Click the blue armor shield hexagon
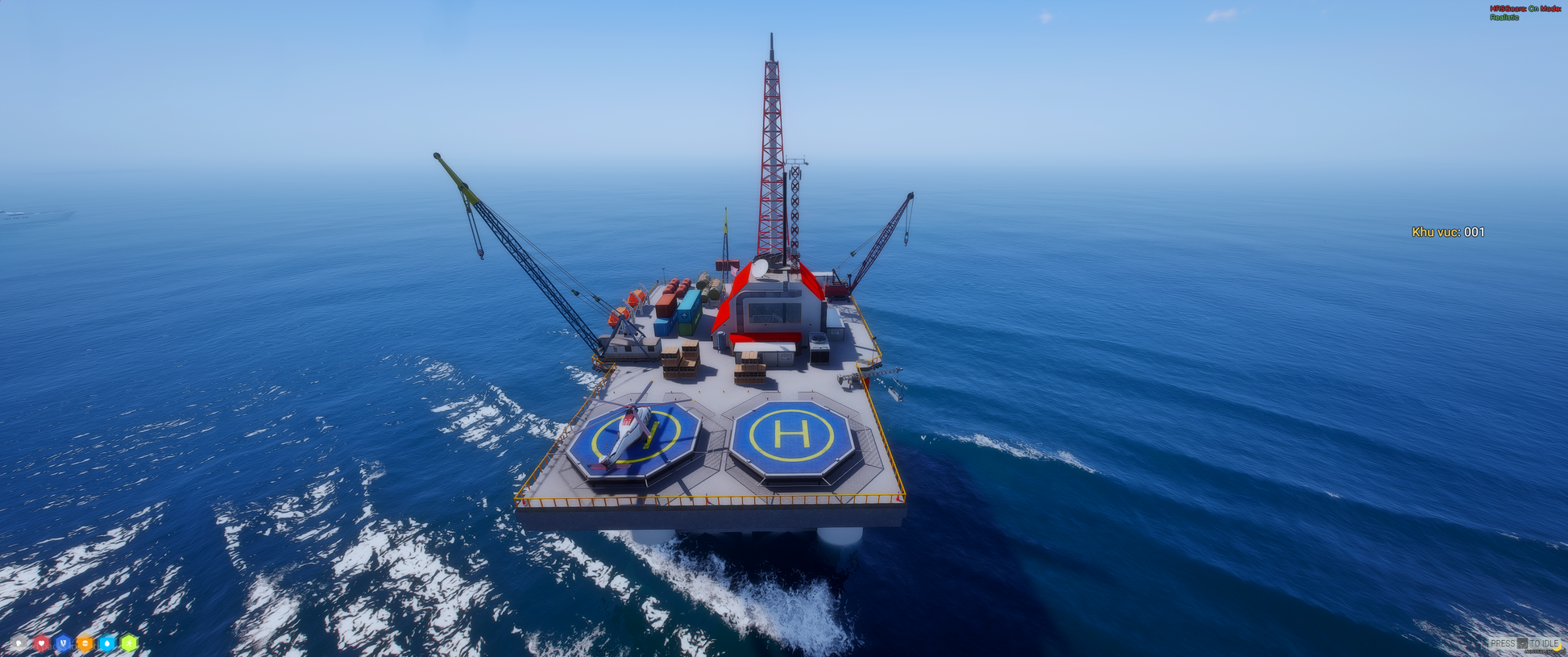The width and height of the screenshot is (1568, 657). 63,643
